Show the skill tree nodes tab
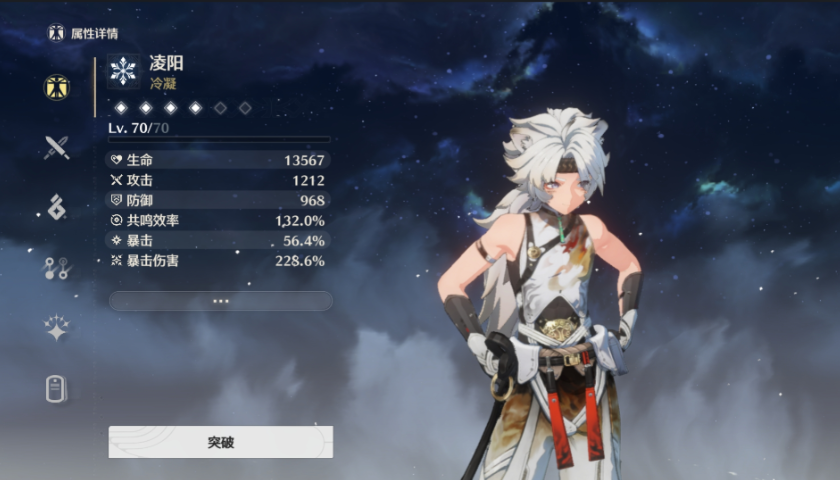Viewport: 840px width, 480px height. 56,267
